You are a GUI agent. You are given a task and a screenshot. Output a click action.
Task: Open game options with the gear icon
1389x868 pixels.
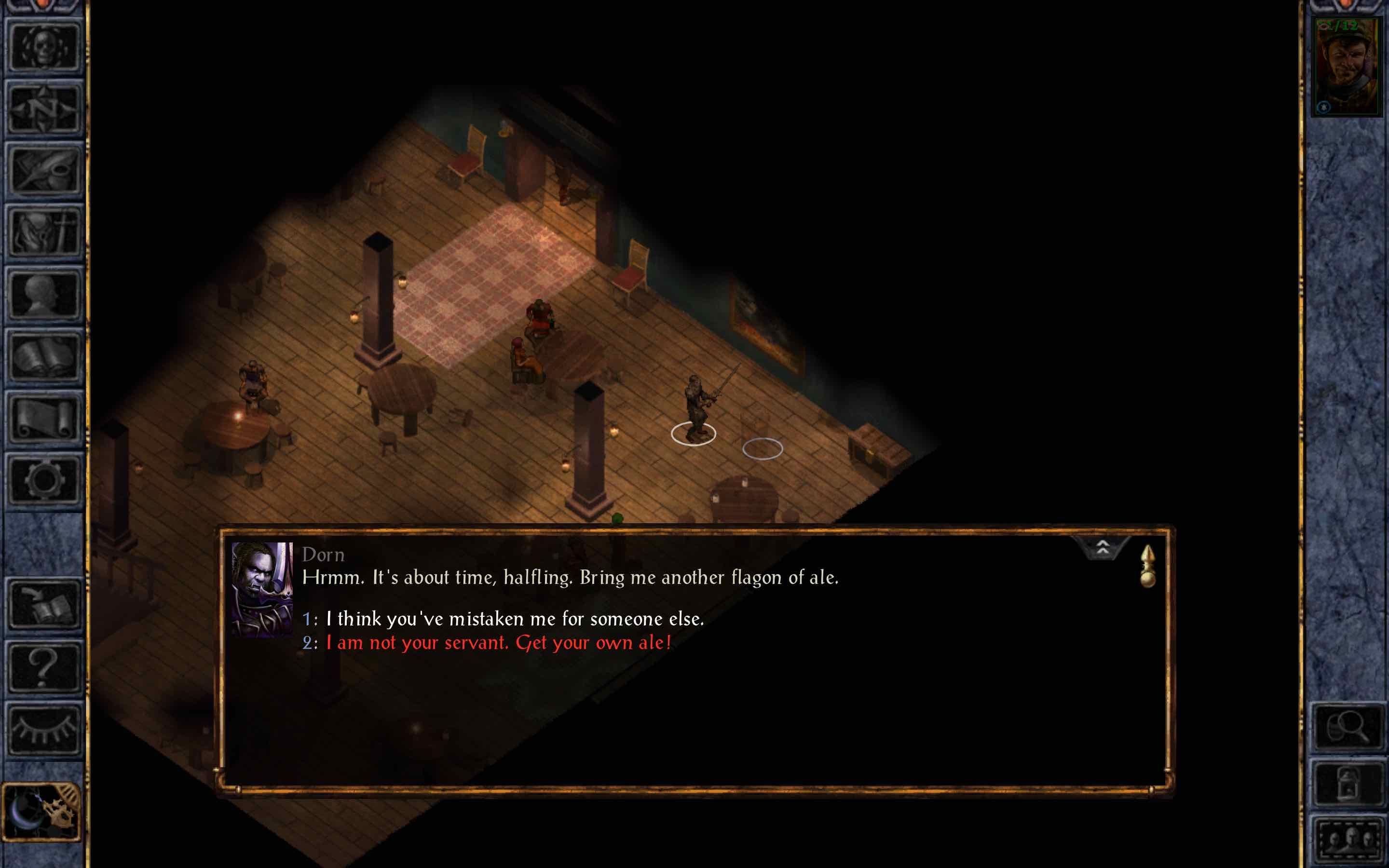pyautogui.click(x=43, y=480)
